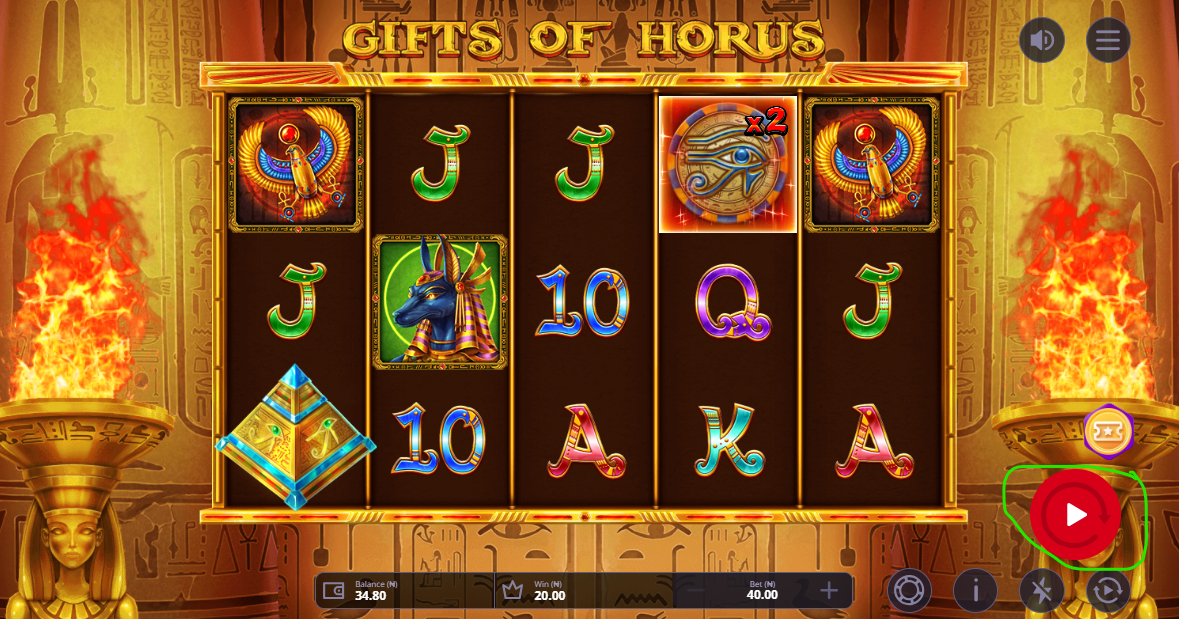The width and height of the screenshot is (1179, 619).
Task: Open the gold ticket bonus button
Action: point(1107,433)
